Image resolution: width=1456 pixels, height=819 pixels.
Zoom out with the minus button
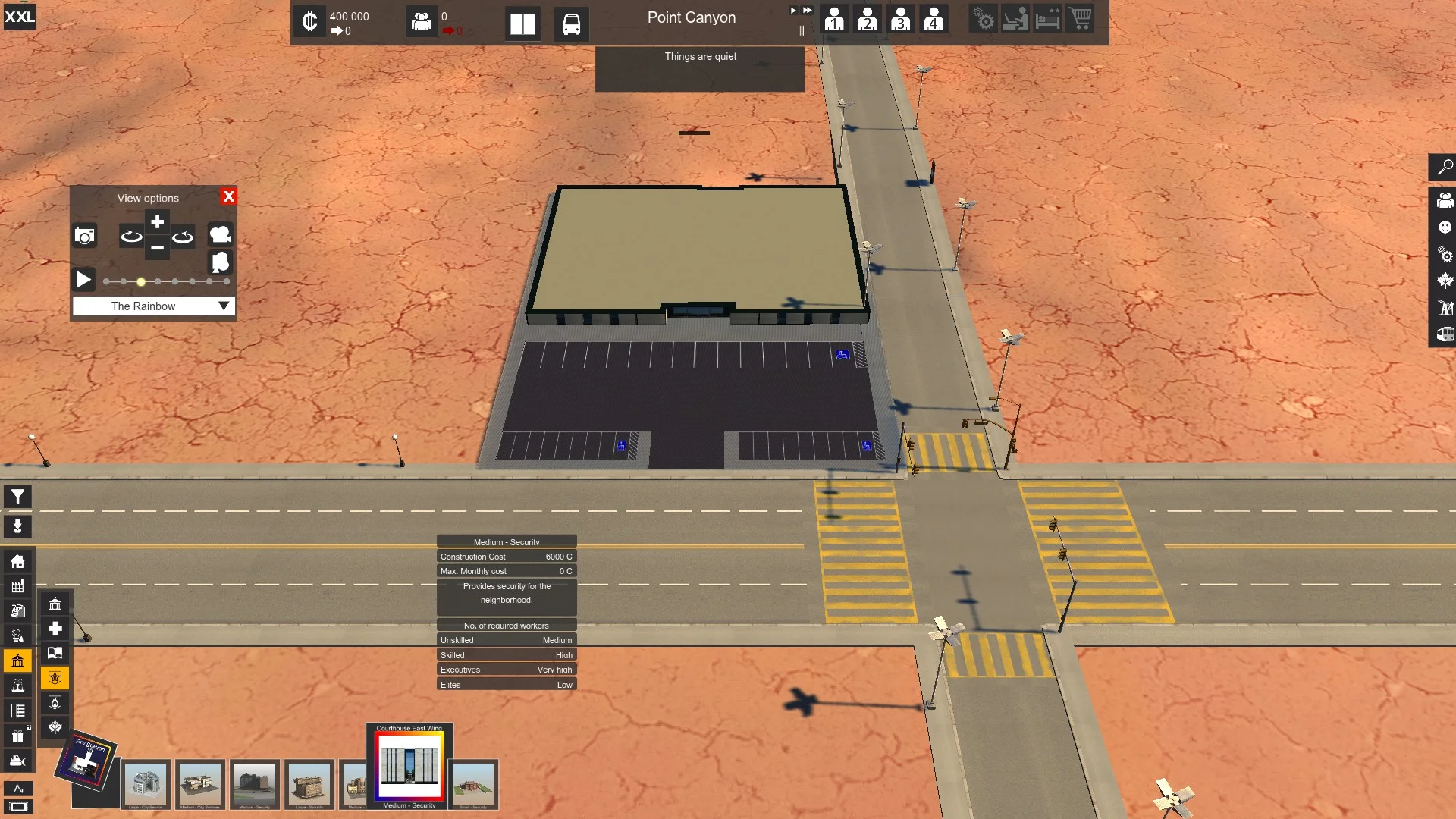coord(157,248)
